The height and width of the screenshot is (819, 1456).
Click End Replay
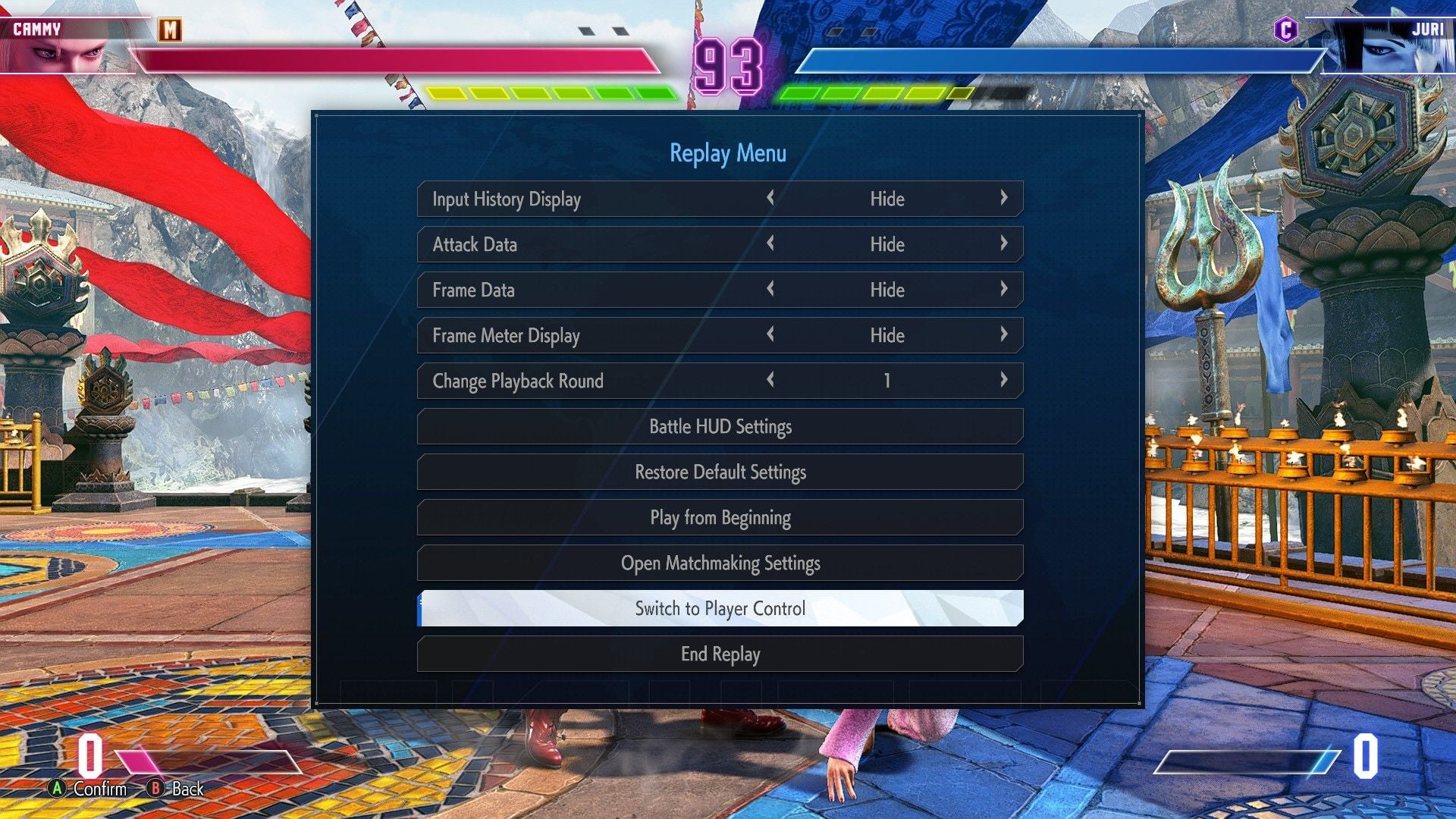[720, 654]
